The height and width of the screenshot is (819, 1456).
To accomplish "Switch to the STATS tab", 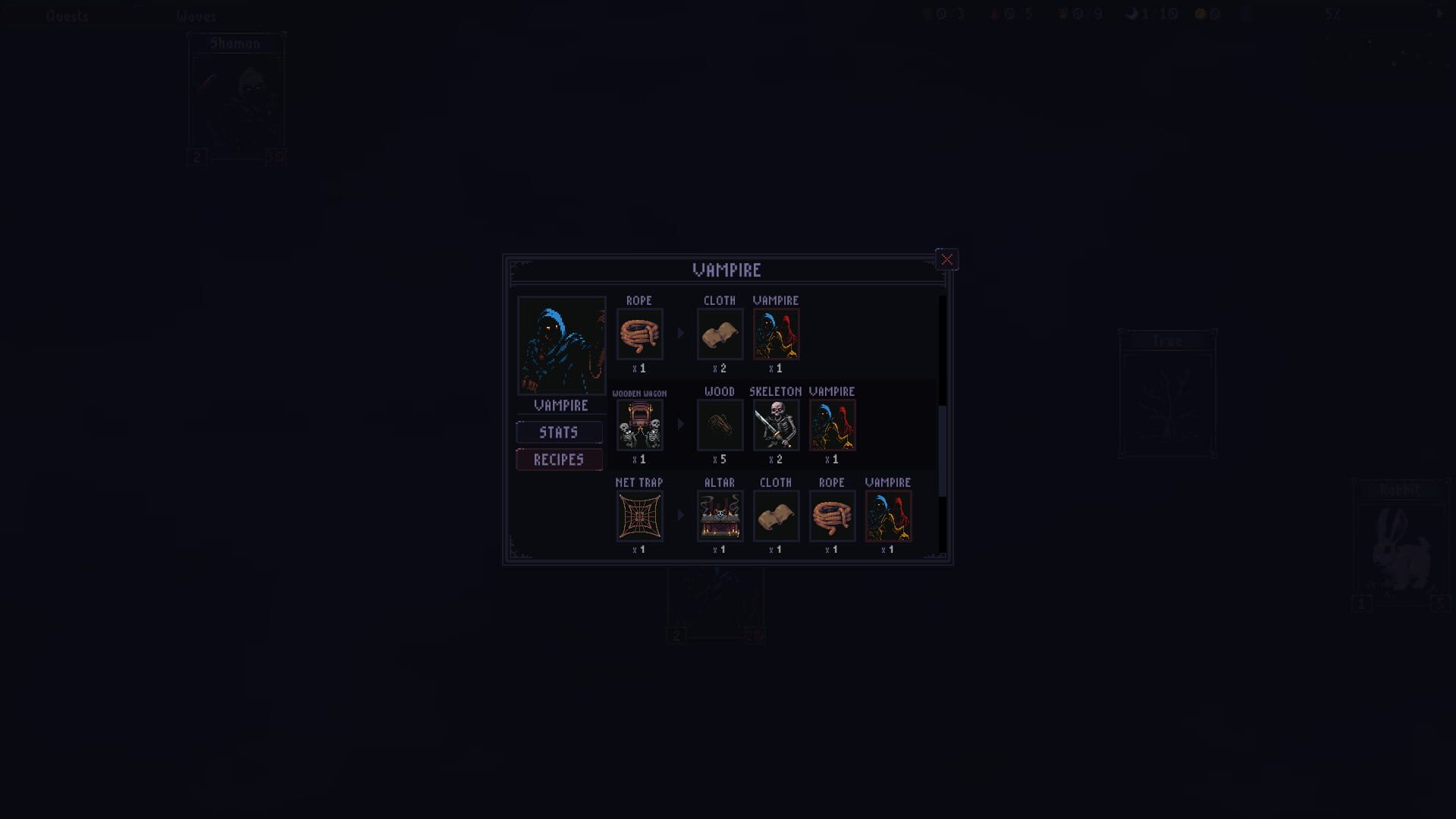I will tap(559, 432).
